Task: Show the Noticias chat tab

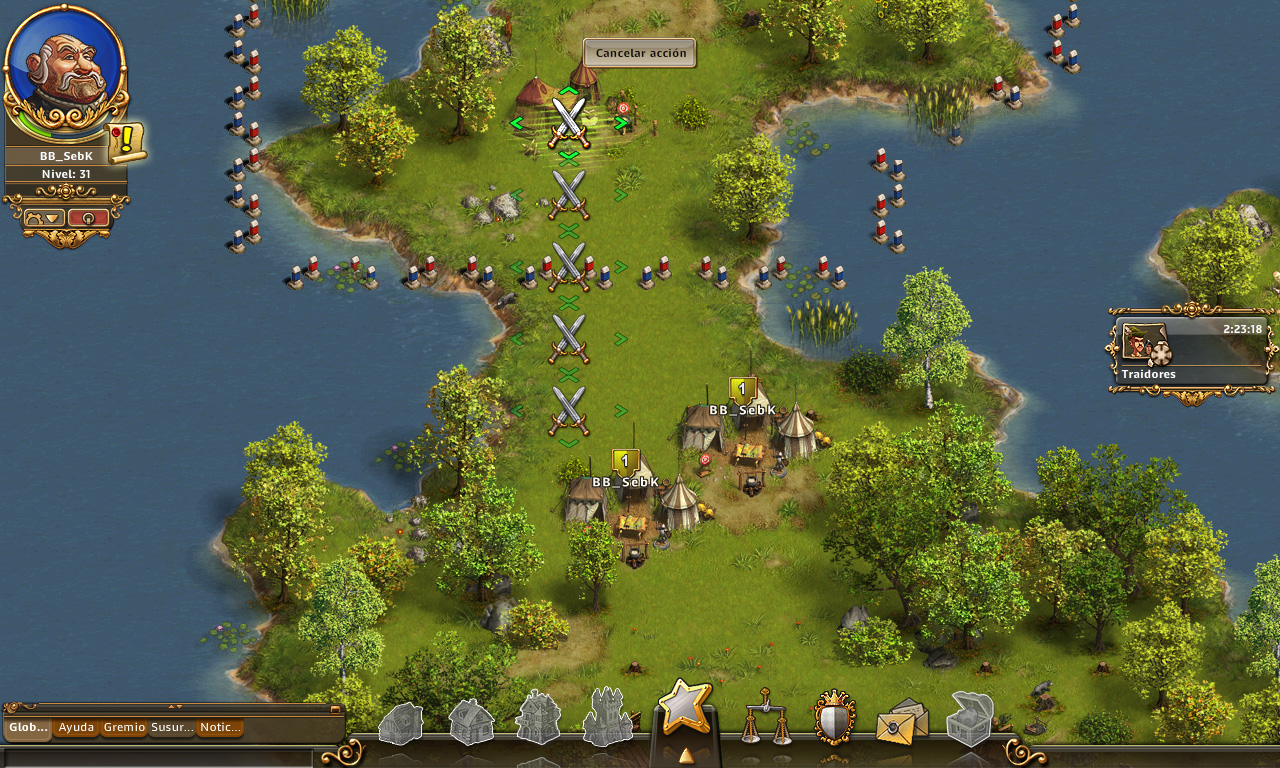Action: [x=220, y=728]
